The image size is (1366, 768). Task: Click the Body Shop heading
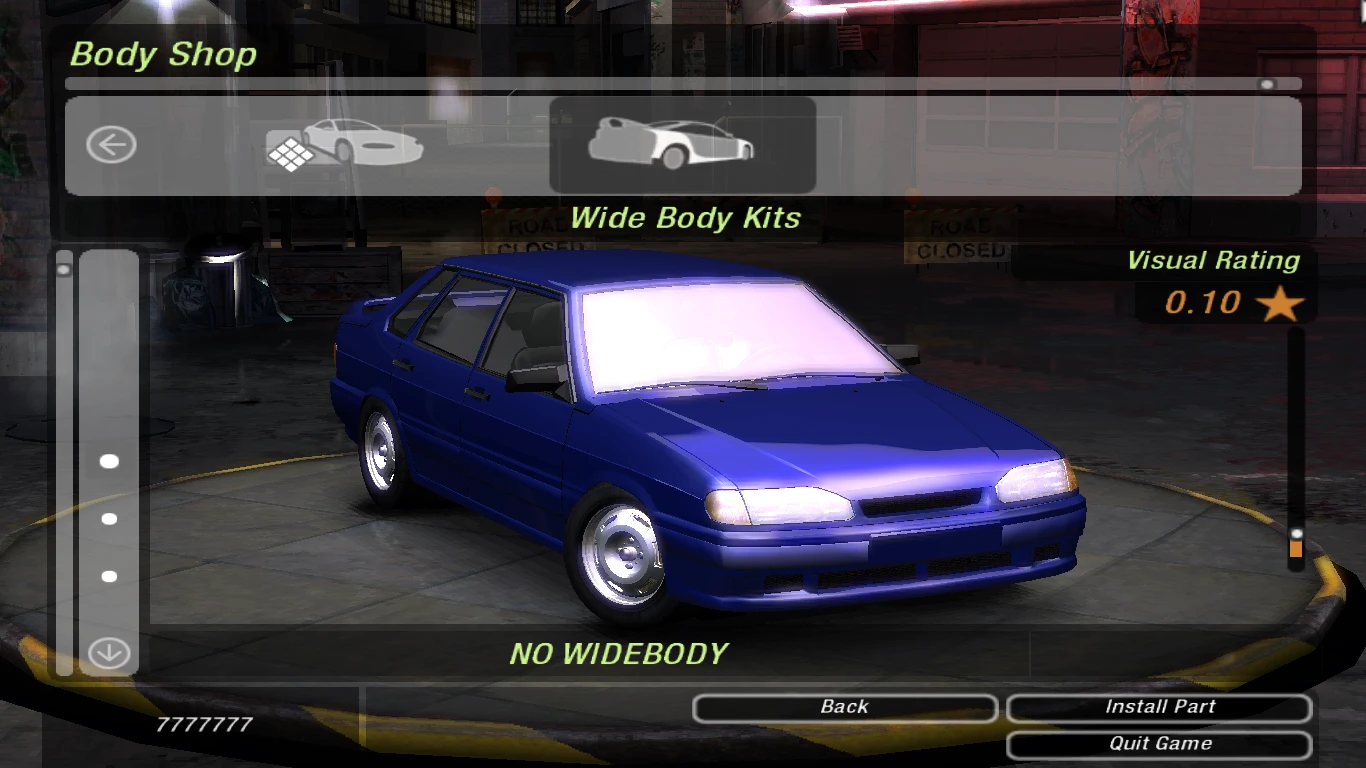[162, 55]
